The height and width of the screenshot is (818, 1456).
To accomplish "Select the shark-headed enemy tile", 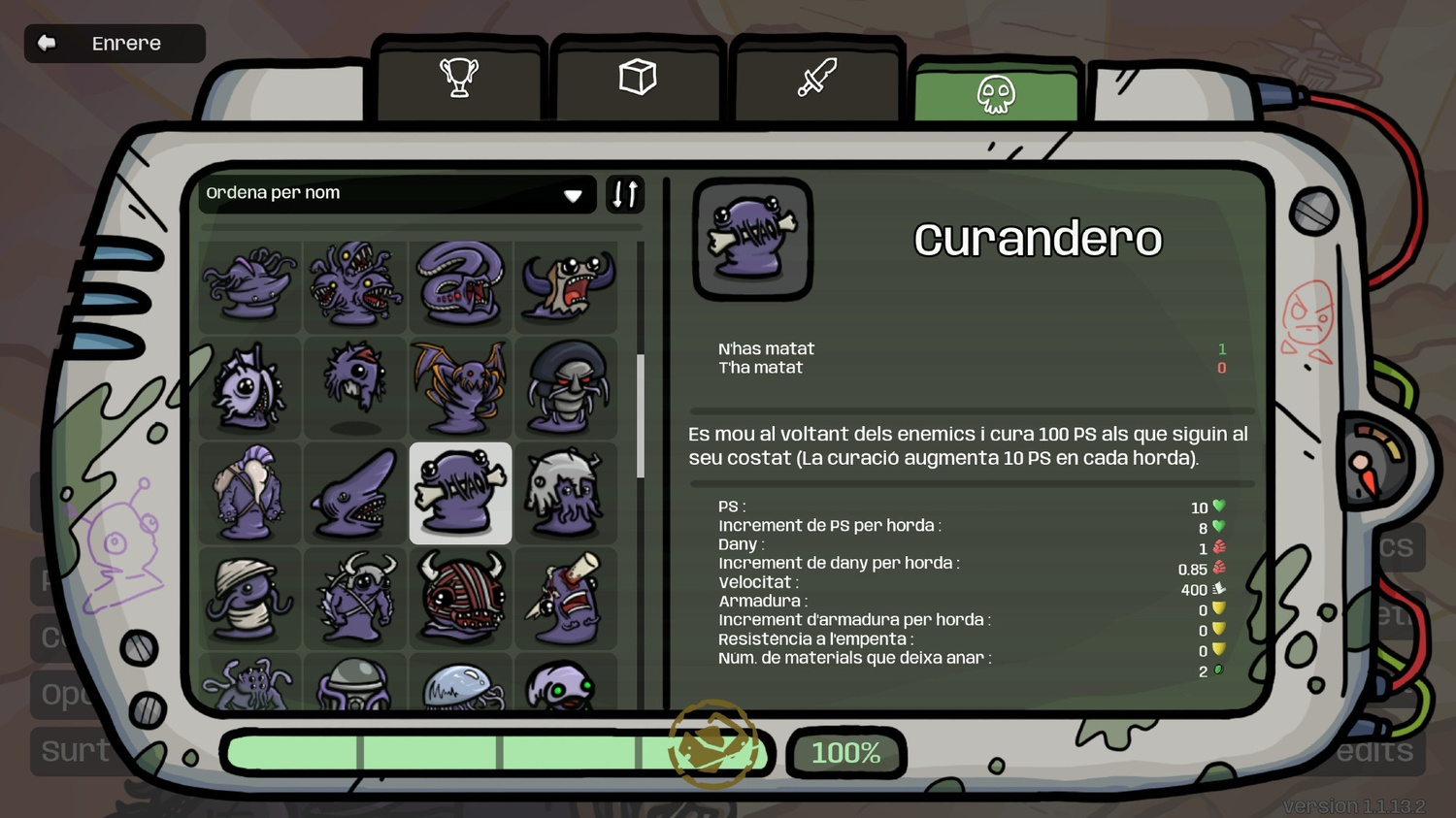I will 355,493.
